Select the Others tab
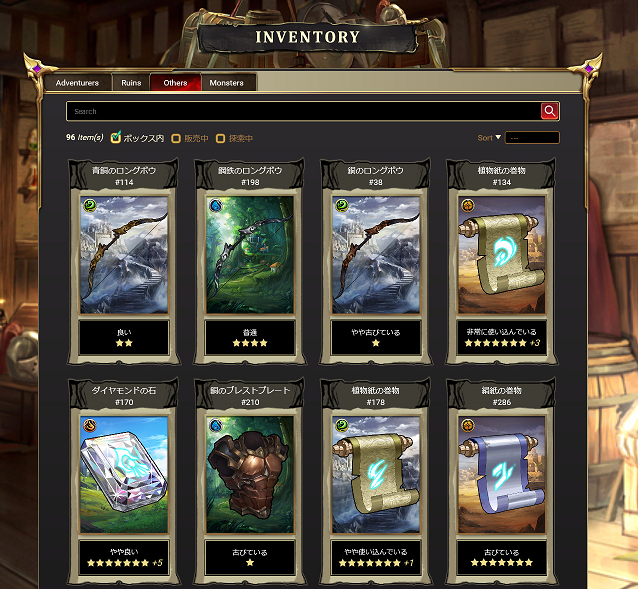638x589 pixels. coord(175,83)
